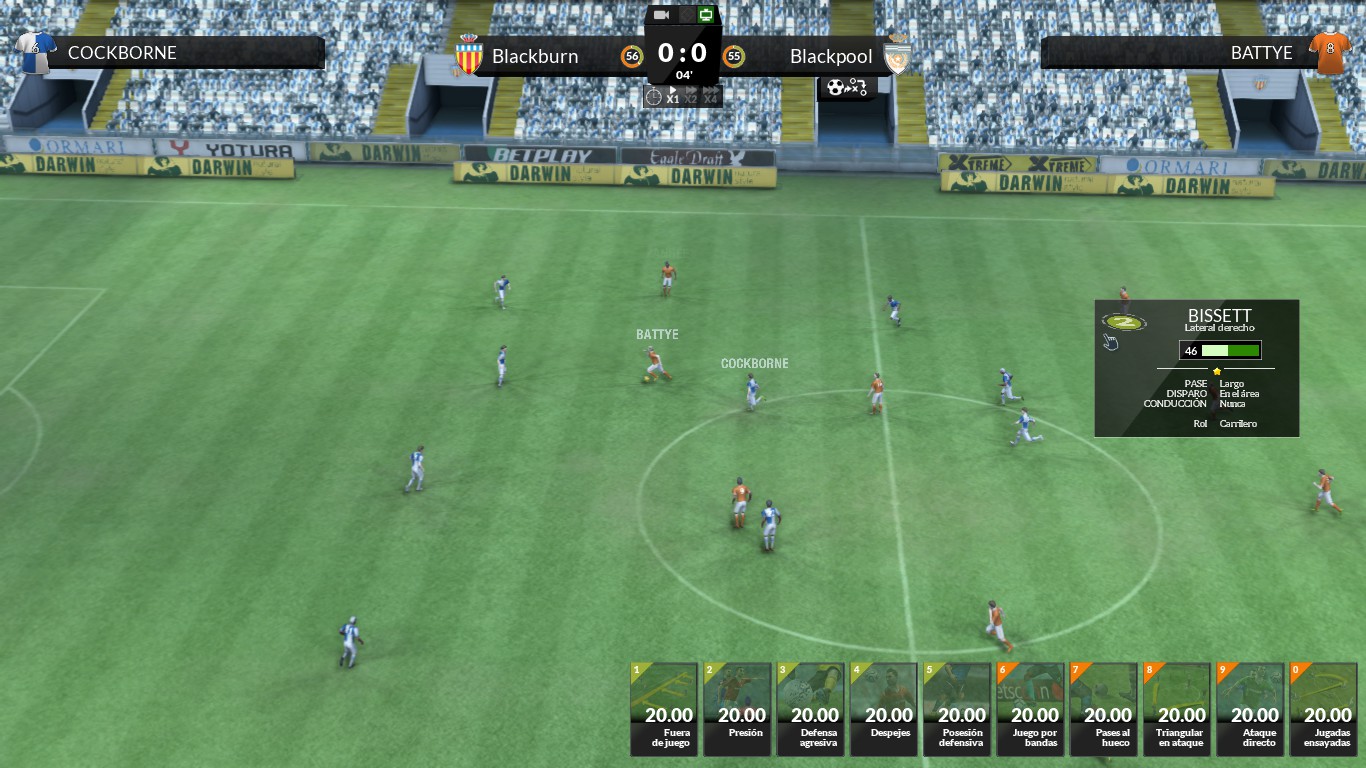Select BATTYE's name label on the pitch

click(656, 334)
